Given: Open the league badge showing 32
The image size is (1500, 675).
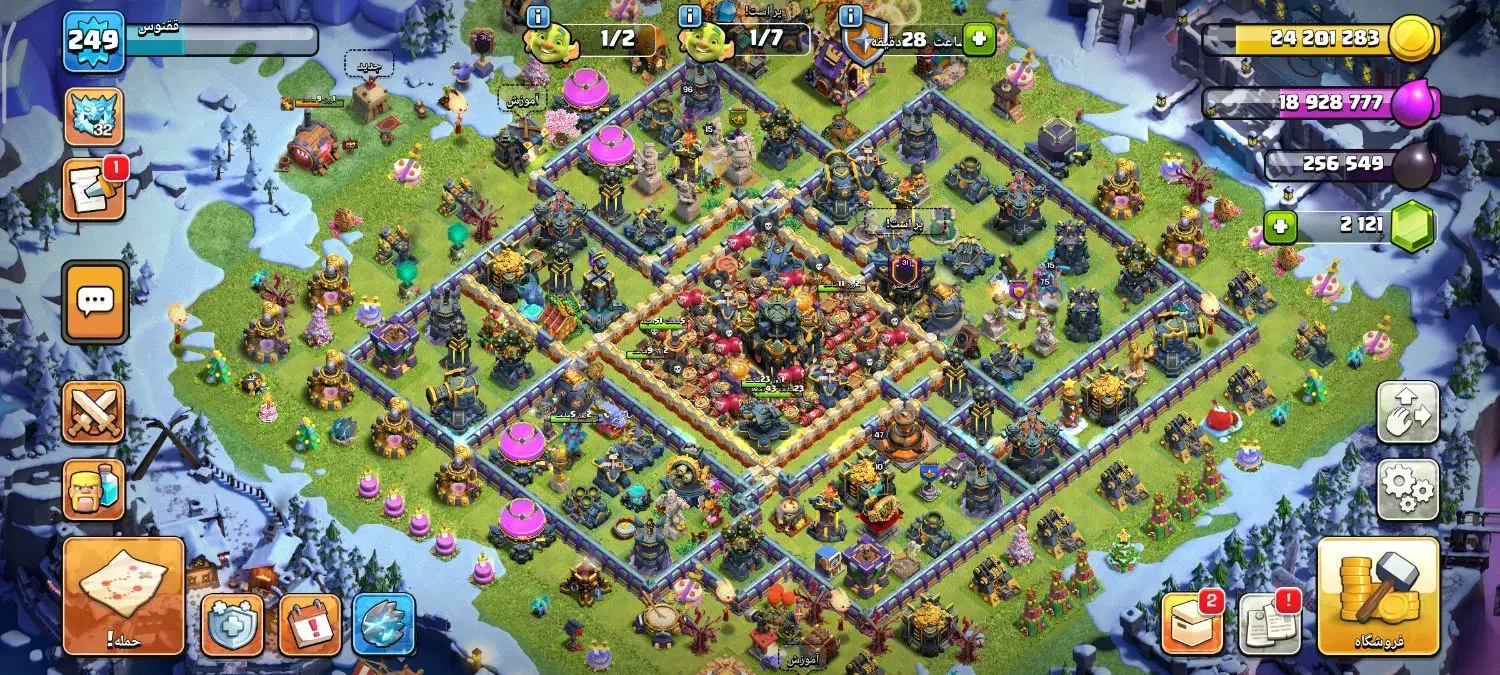Looking at the screenshot, I should [x=94, y=117].
